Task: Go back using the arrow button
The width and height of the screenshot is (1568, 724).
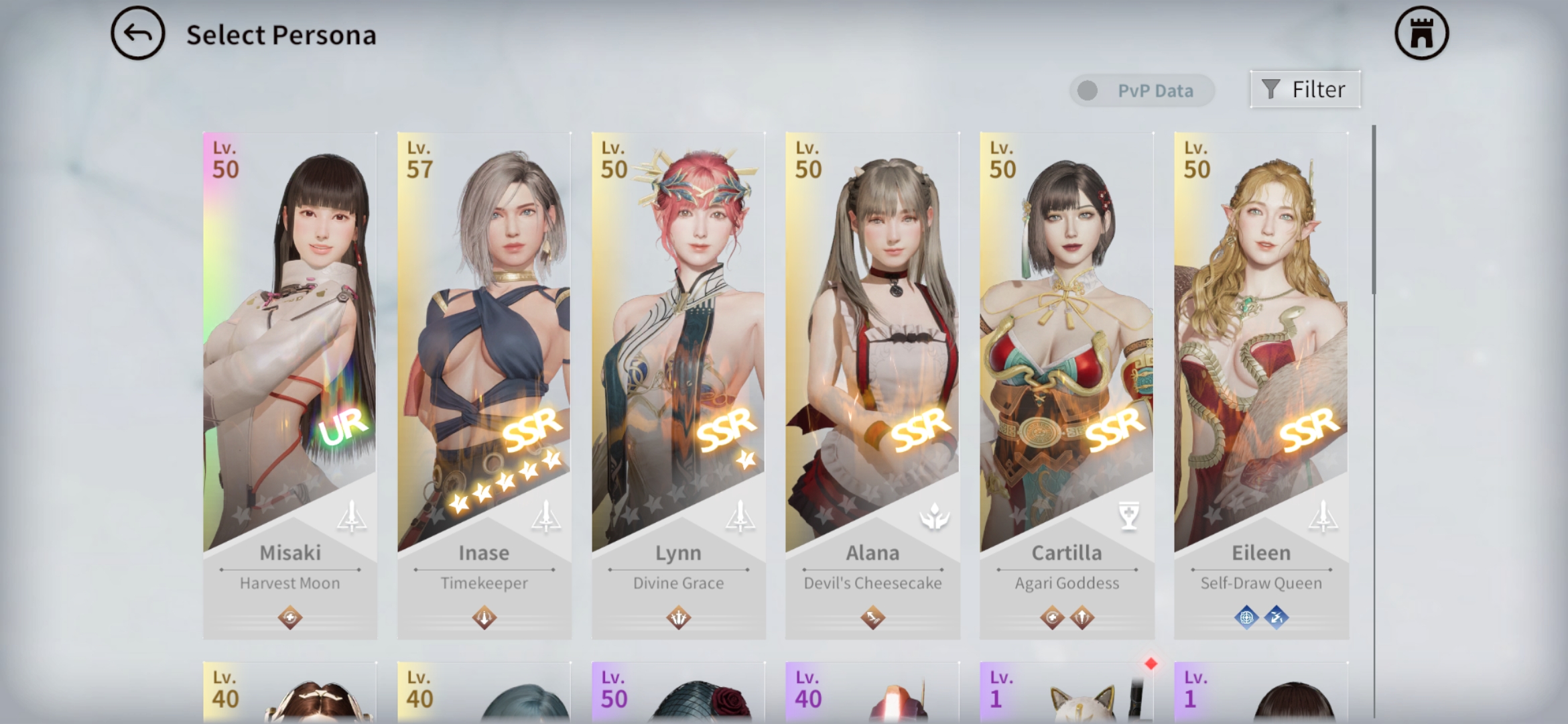Action: click(x=137, y=34)
